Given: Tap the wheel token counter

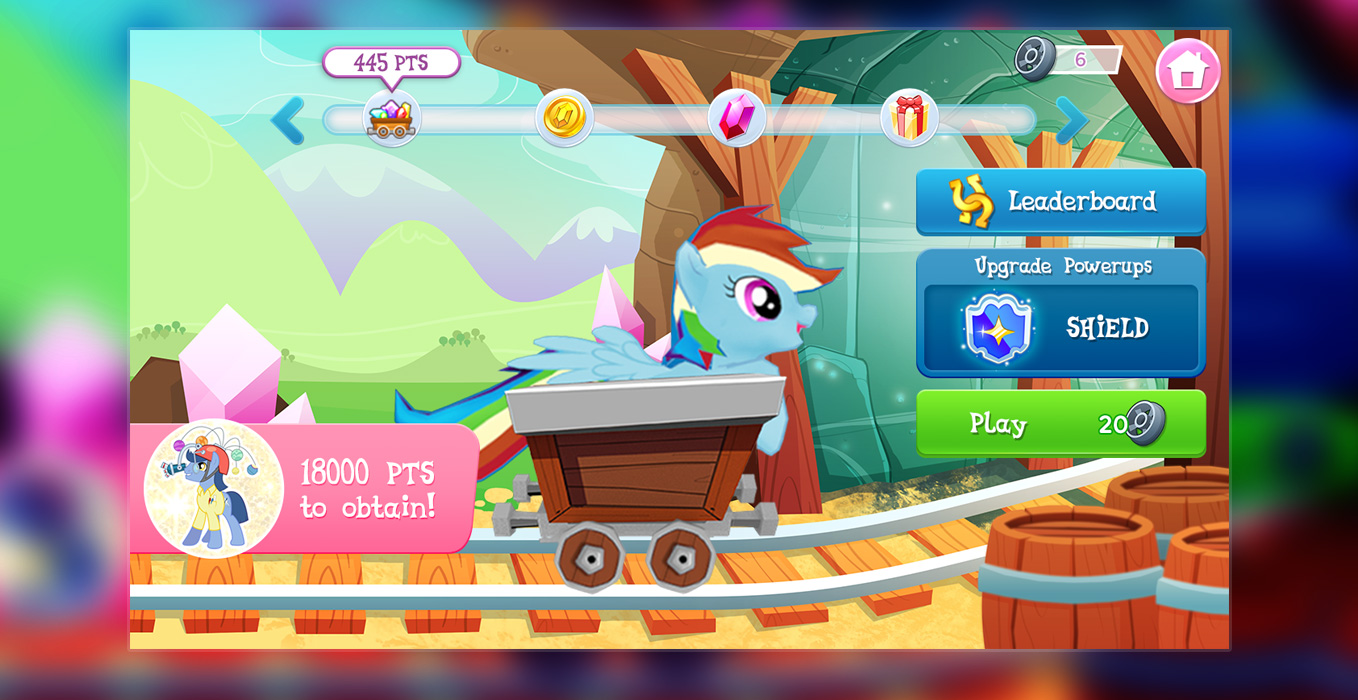Looking at the screenshot, I should pyautogui.click(x=1066, y=59).
